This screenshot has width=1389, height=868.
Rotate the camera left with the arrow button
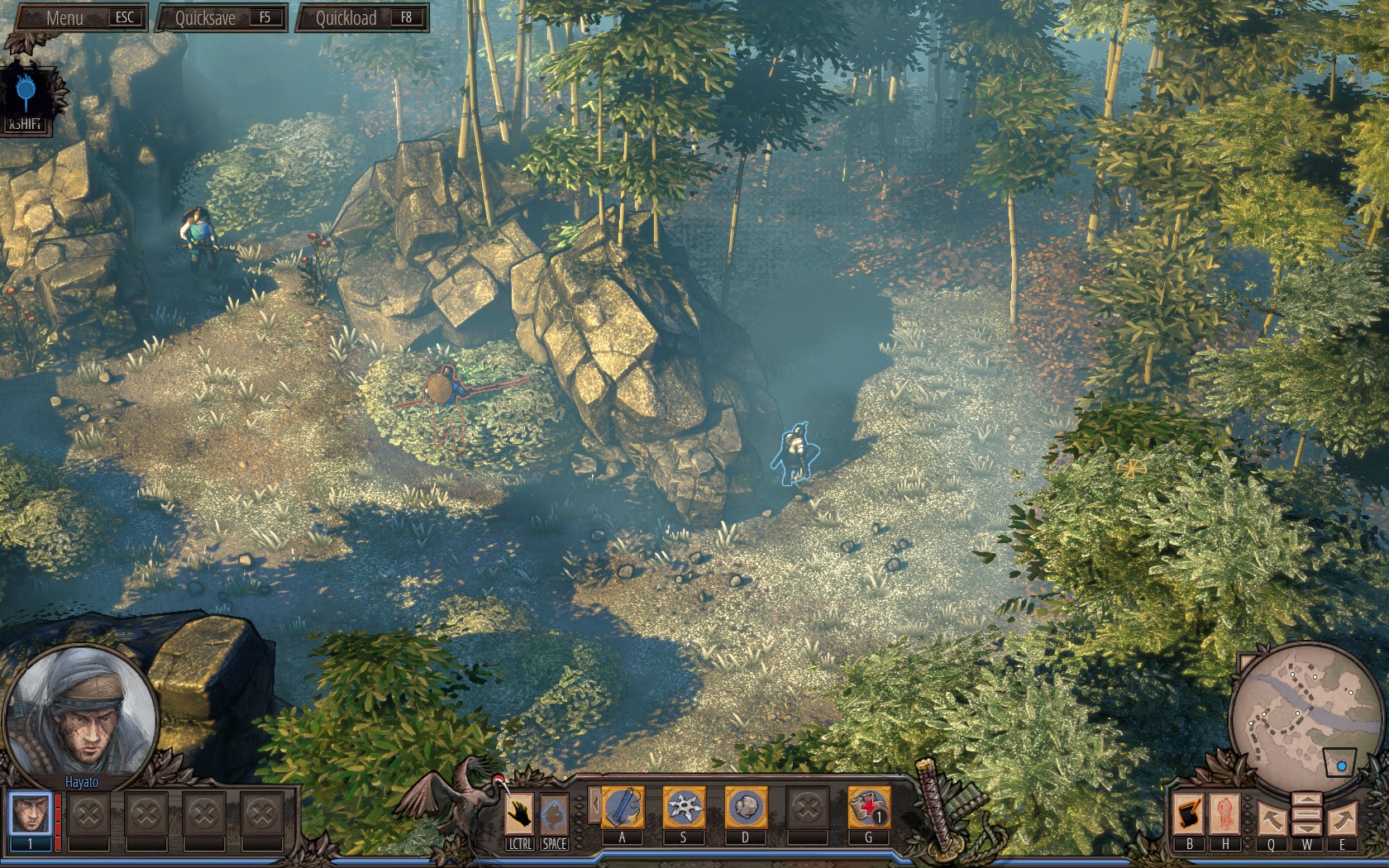(1271, 818)
